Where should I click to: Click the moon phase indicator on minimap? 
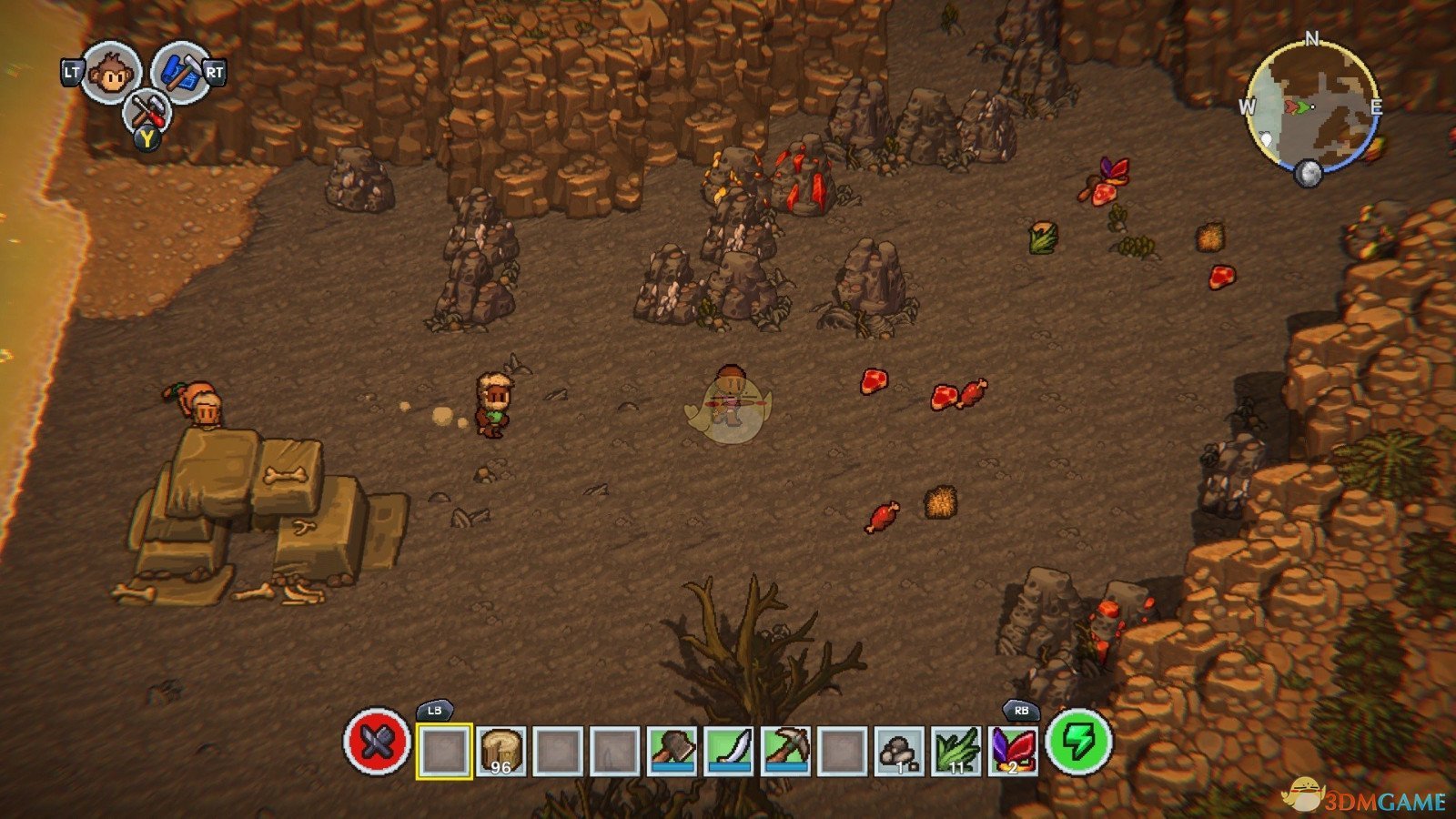pyautogui.click(x=1308, y=173)
